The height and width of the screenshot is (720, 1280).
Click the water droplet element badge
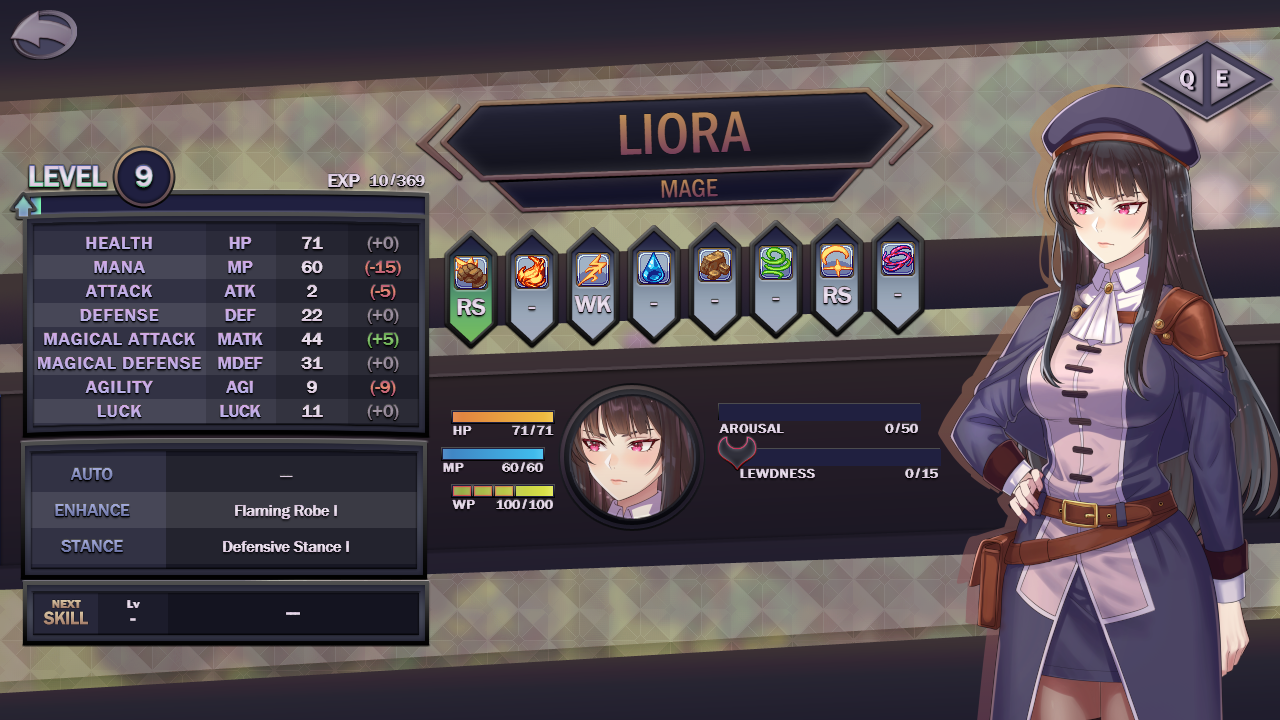[654, 284]
